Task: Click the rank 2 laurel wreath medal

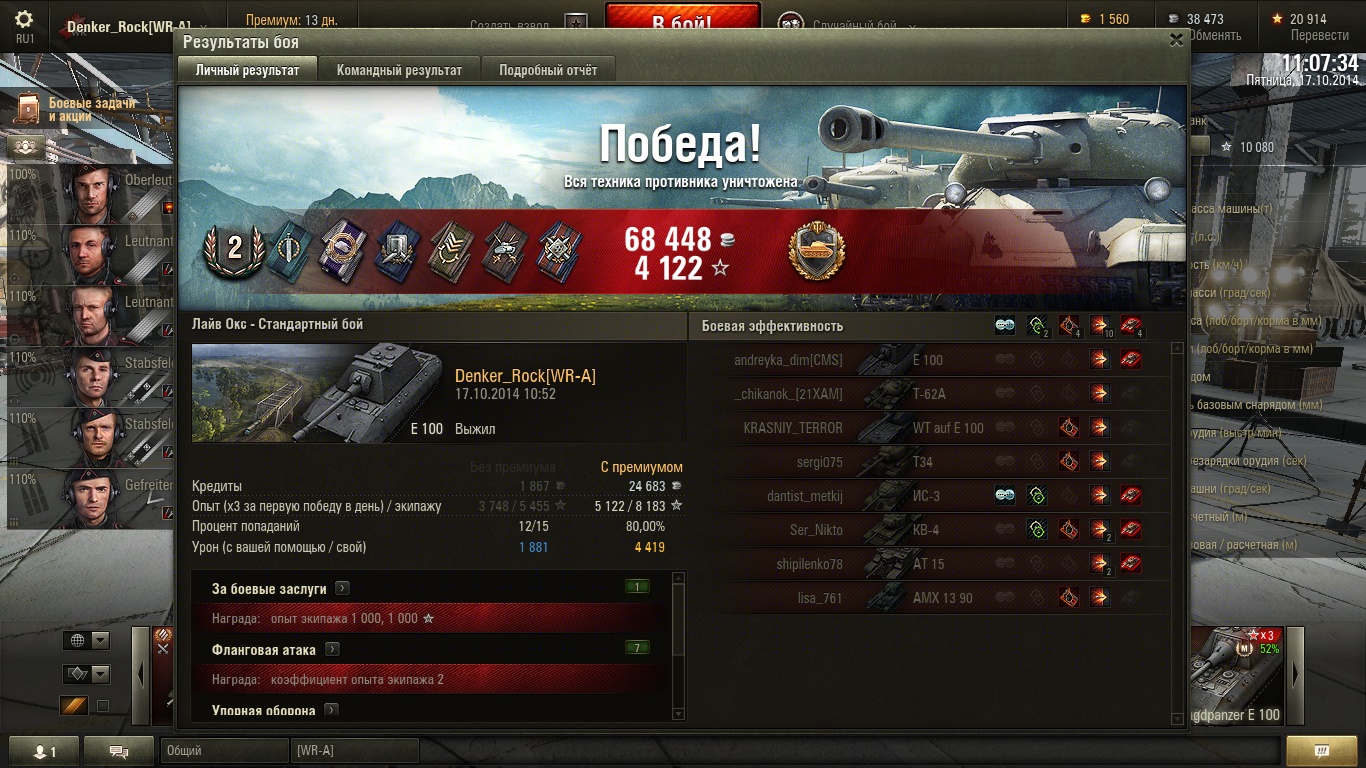Action: click(x=235, y=249)
